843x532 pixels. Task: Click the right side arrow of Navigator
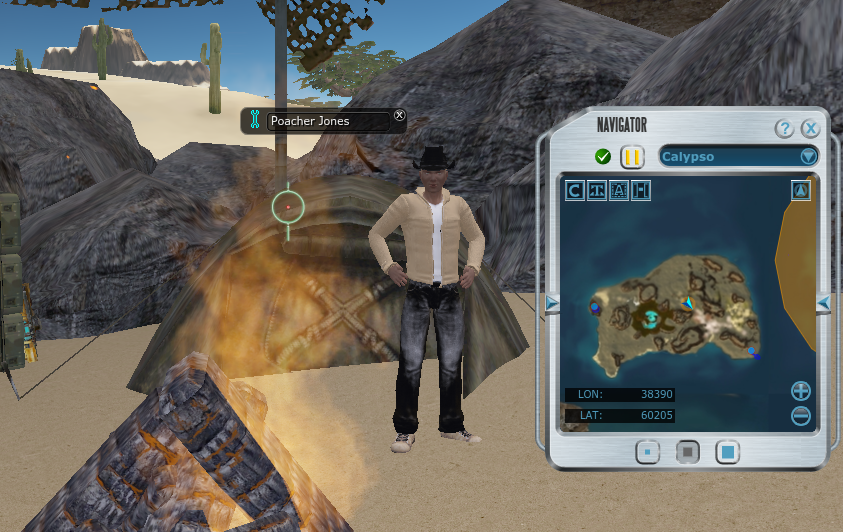coord(823,303)
